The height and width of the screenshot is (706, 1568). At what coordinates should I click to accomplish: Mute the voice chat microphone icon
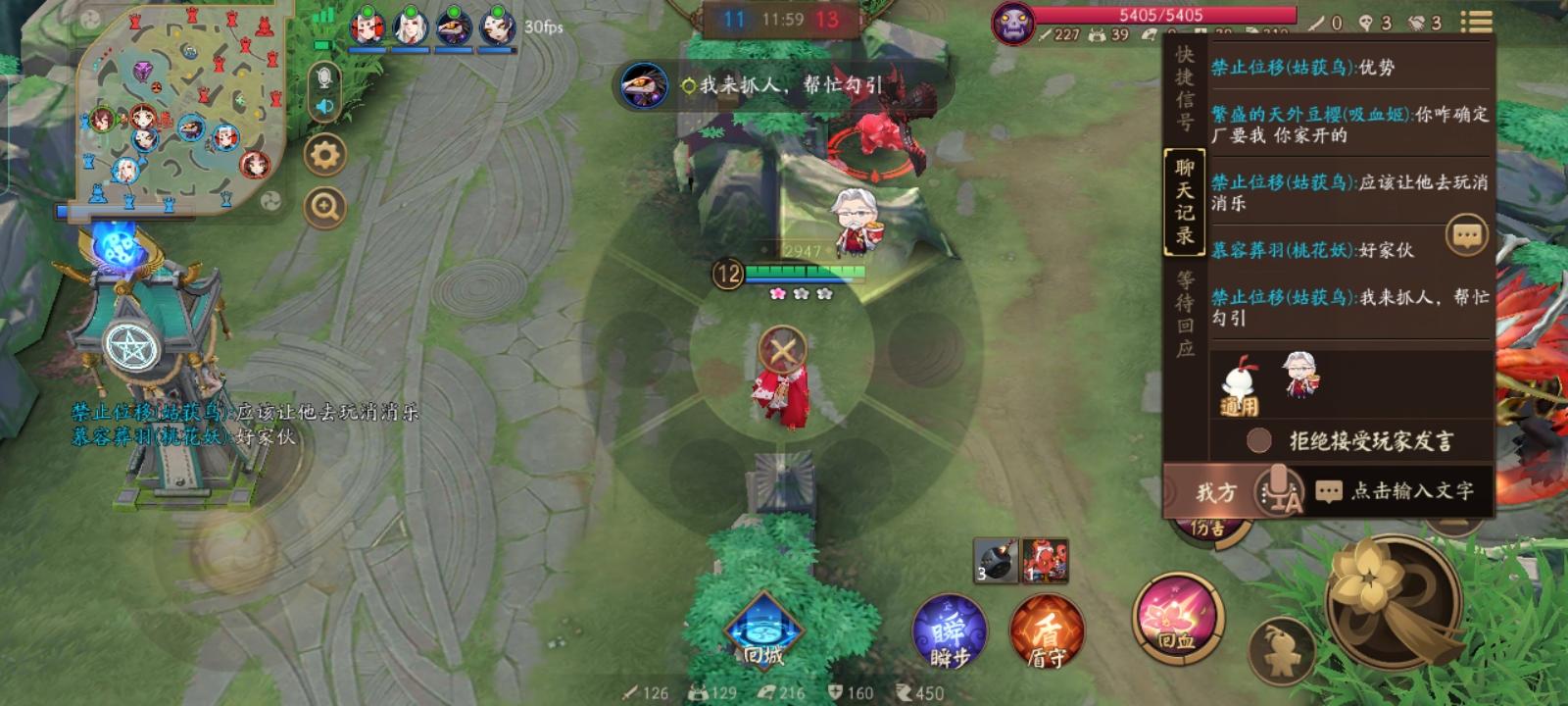[x=324, y=78]
